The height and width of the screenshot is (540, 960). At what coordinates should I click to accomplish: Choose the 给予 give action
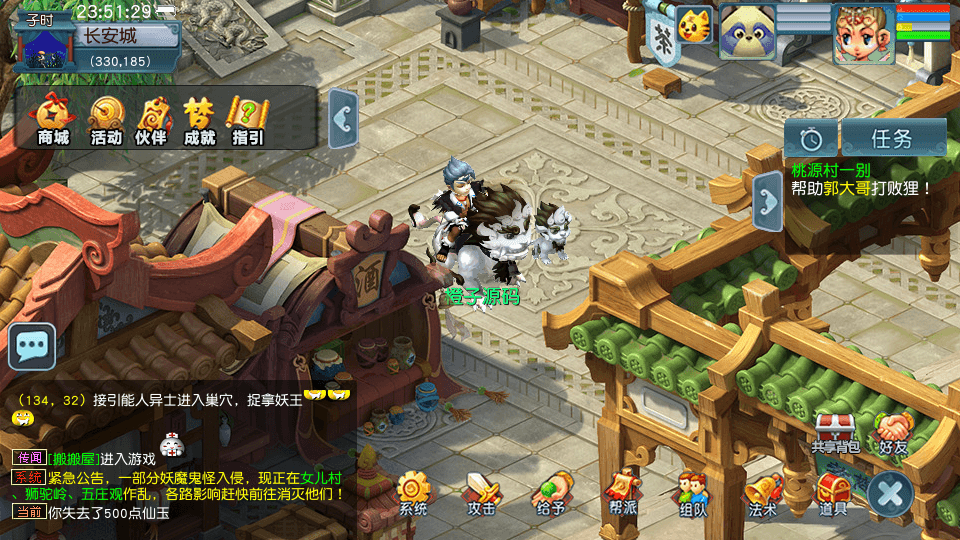[551, 493]
